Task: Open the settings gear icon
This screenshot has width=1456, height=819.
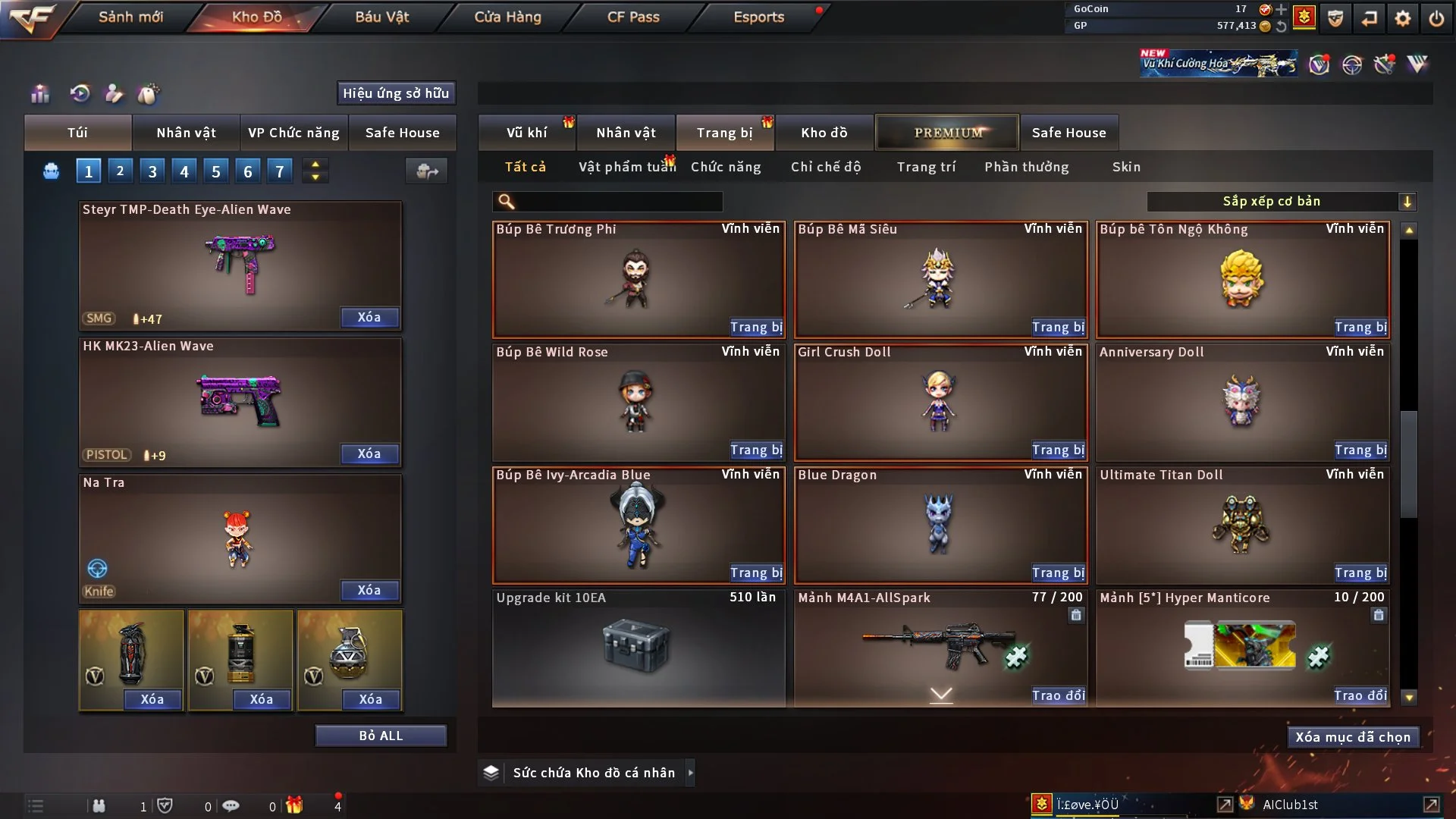Action: [x=1403, y=18]
